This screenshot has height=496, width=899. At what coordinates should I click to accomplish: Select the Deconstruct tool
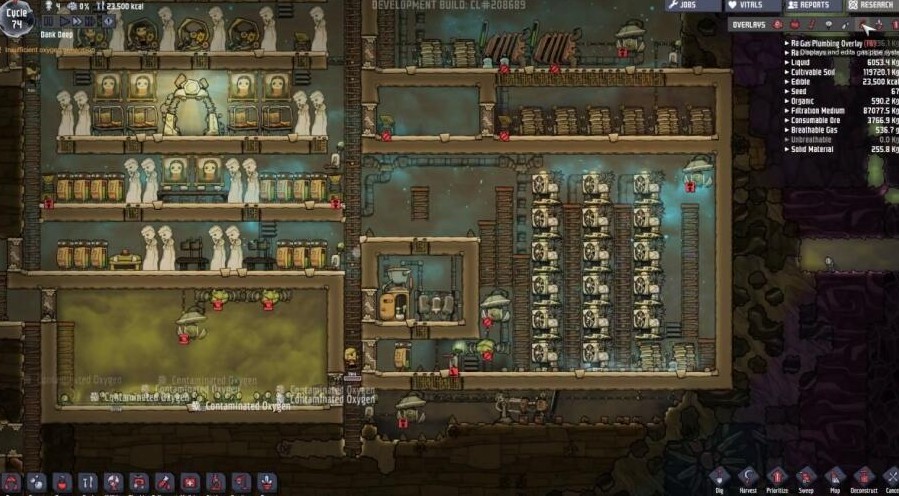click(x=862, y=479)
